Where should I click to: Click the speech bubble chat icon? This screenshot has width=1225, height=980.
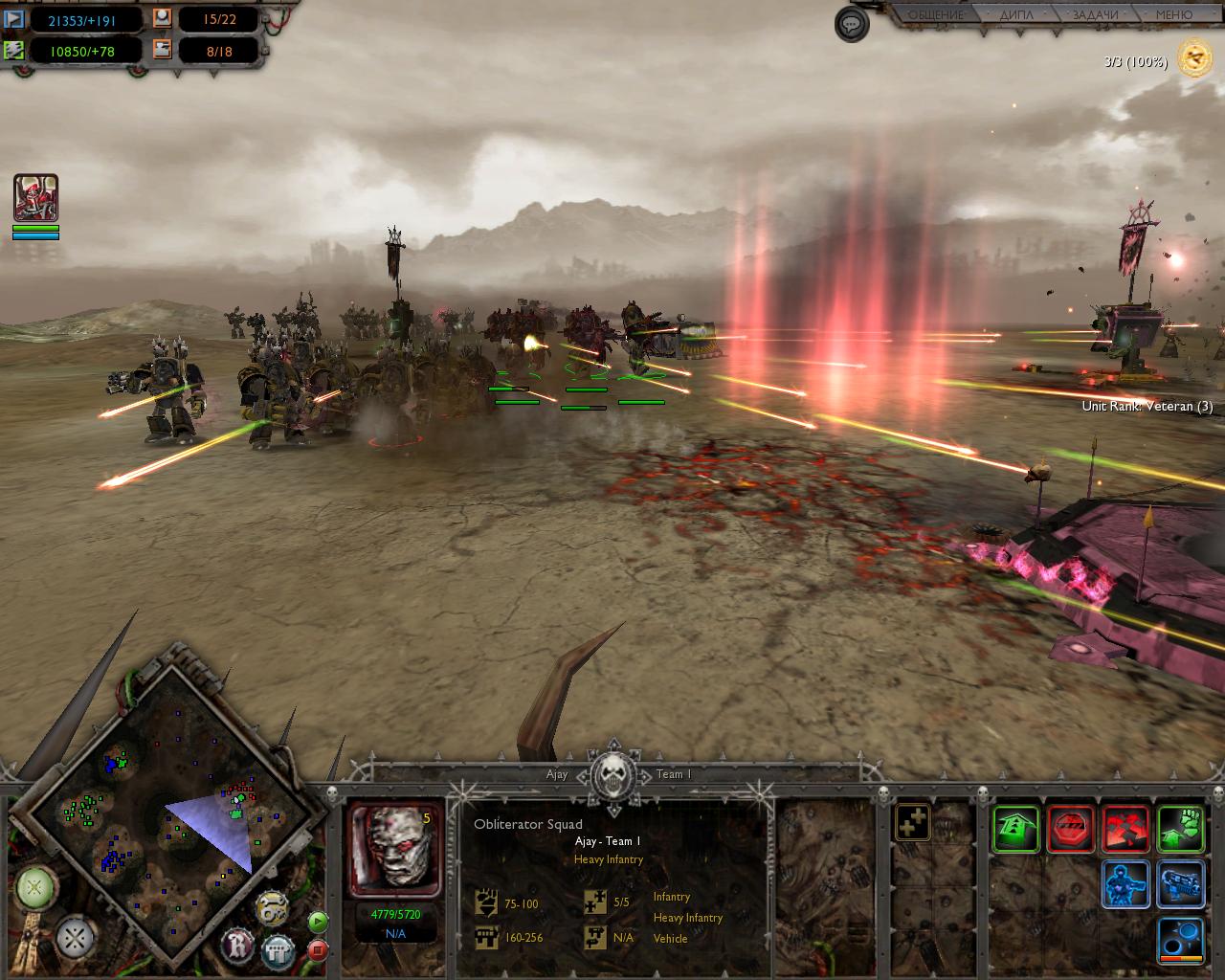pos(852,24)
